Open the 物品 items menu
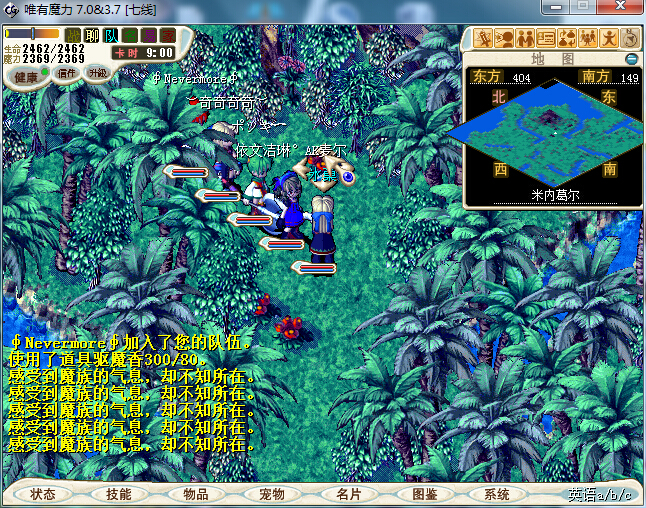Viewport: 646px width, 508px height. pos(195,494)
